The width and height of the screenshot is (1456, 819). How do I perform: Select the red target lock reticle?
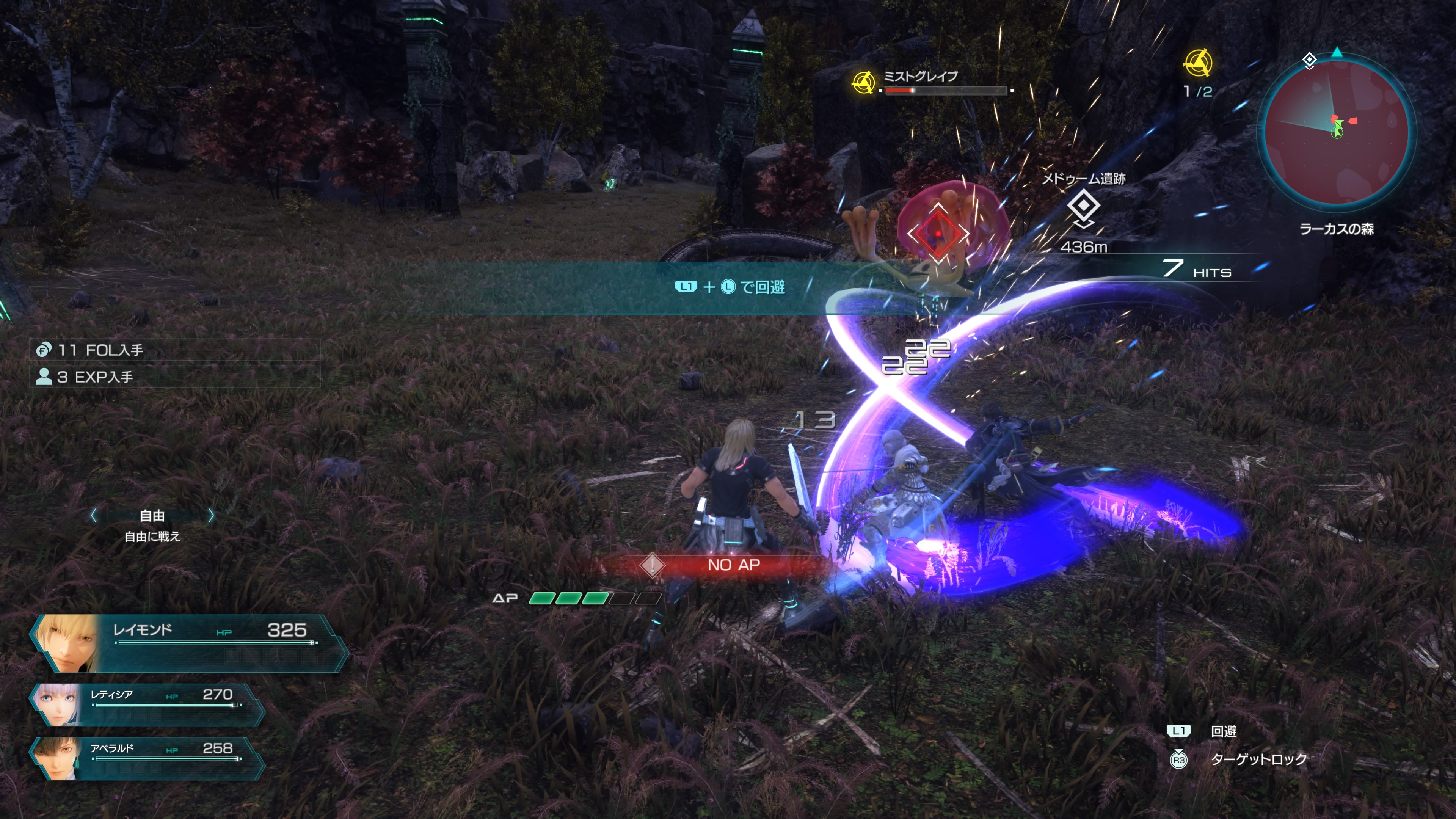coord(938,233)
